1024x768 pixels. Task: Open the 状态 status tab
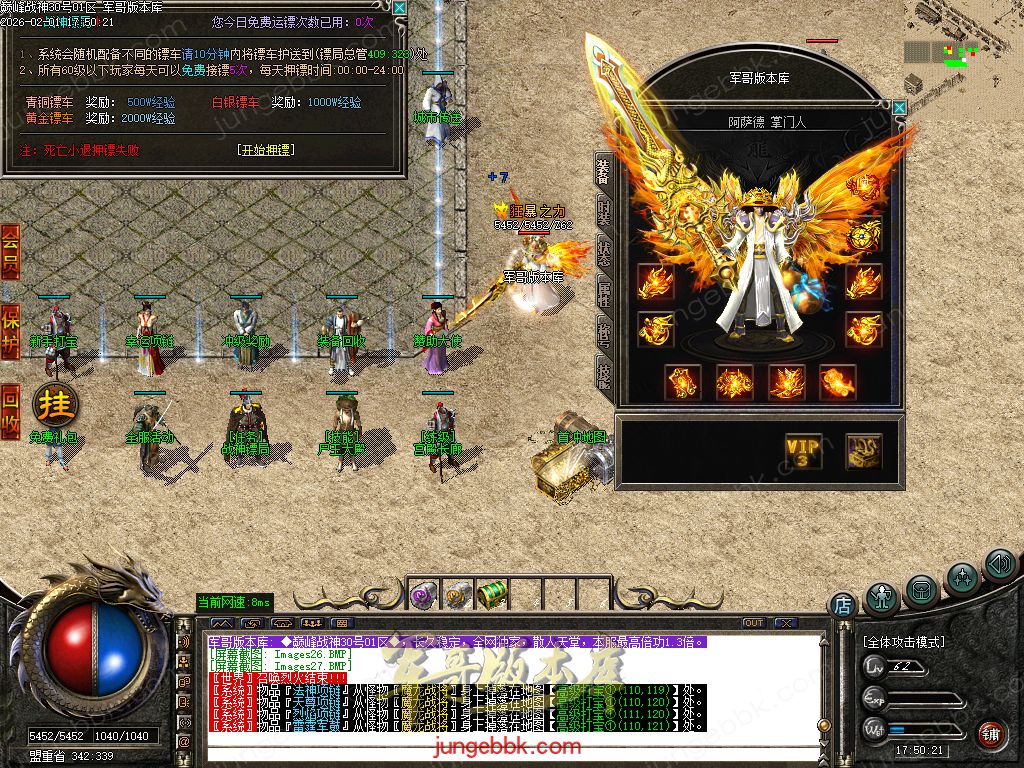click(604, 253)
